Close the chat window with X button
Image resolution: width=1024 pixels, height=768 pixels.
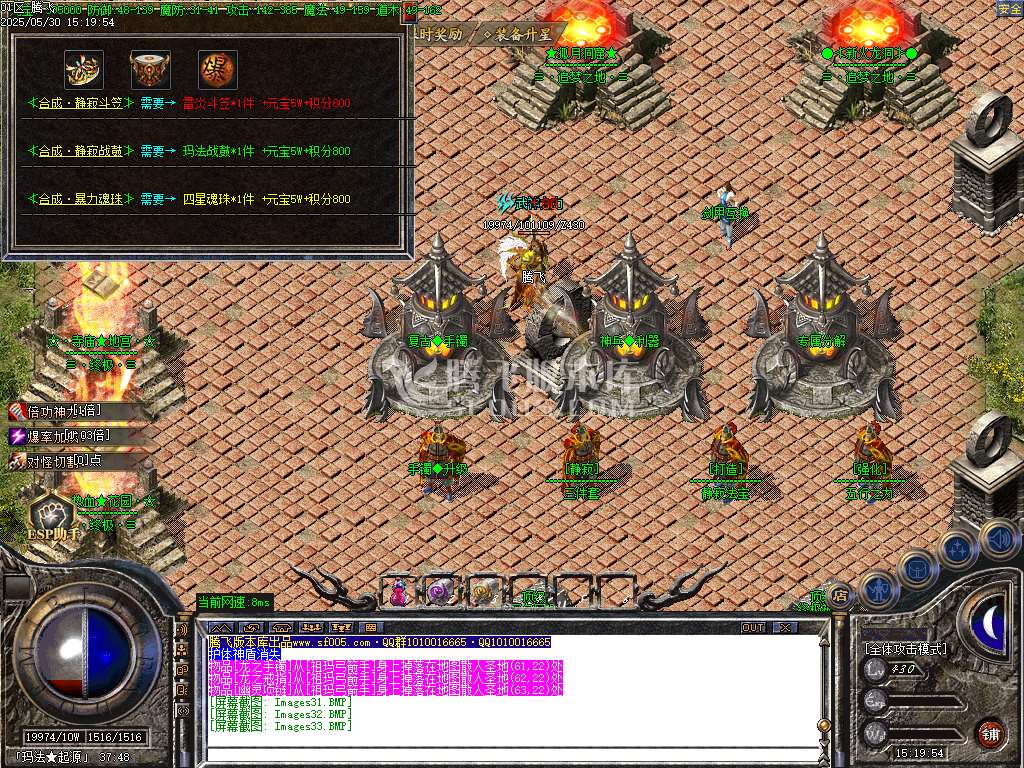[785, 627]
